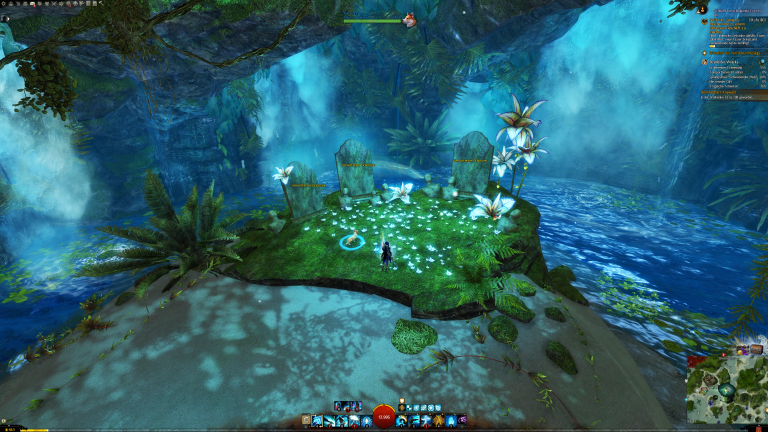Click the target portrait beside the top health bar
Image resolution: width=768 pixels, height=432 pixels.
410,19
